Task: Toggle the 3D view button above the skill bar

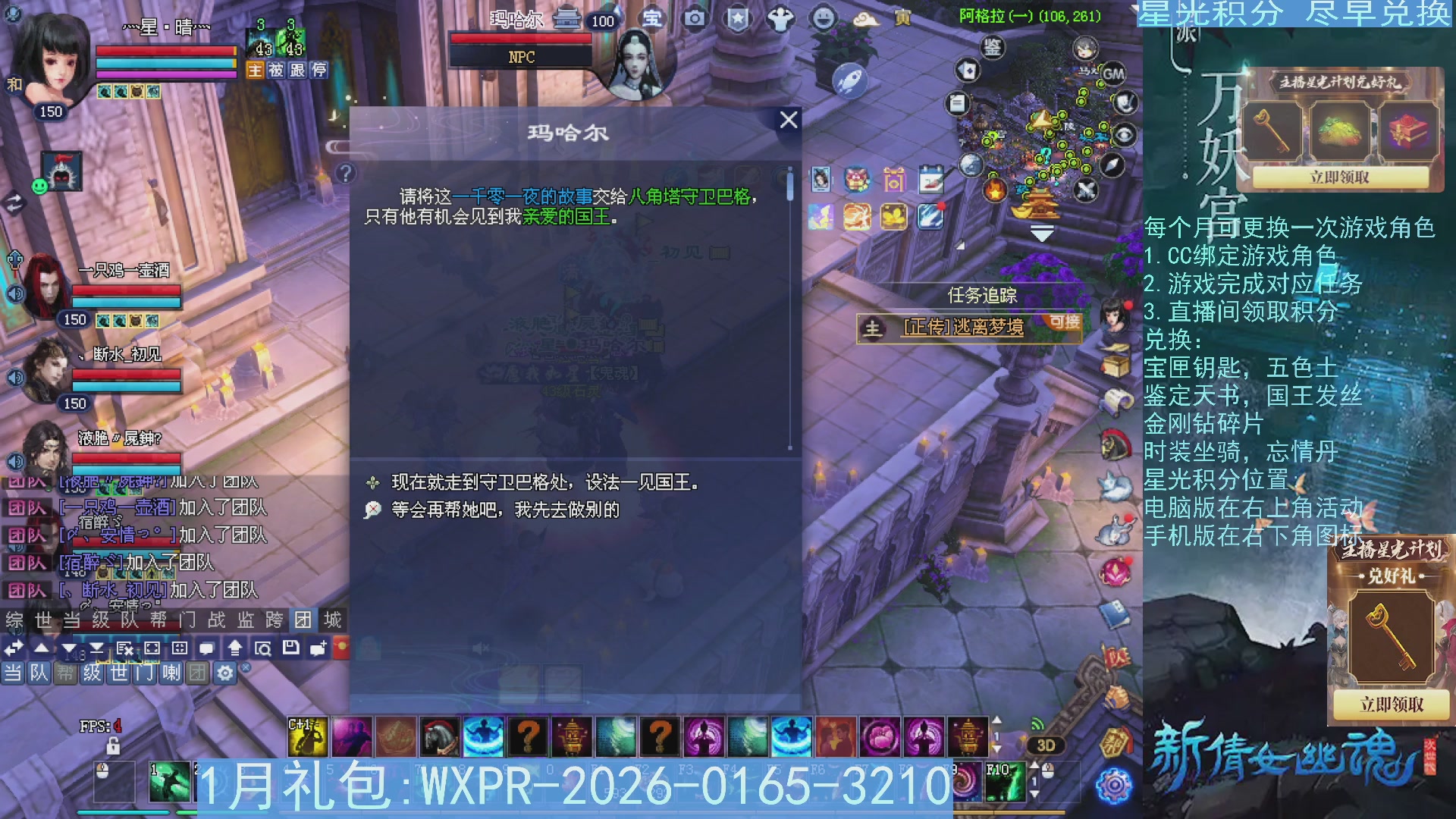Action: (1044, 745)
